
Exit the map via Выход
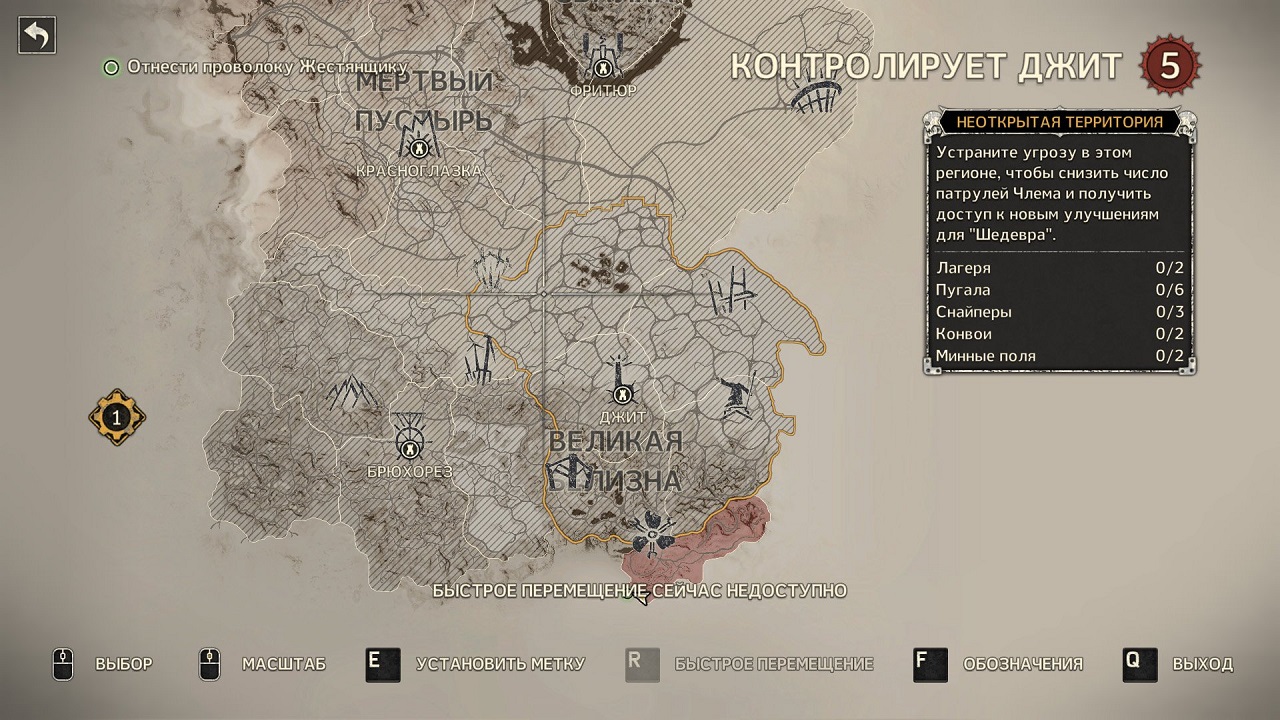pos(1178,664)
